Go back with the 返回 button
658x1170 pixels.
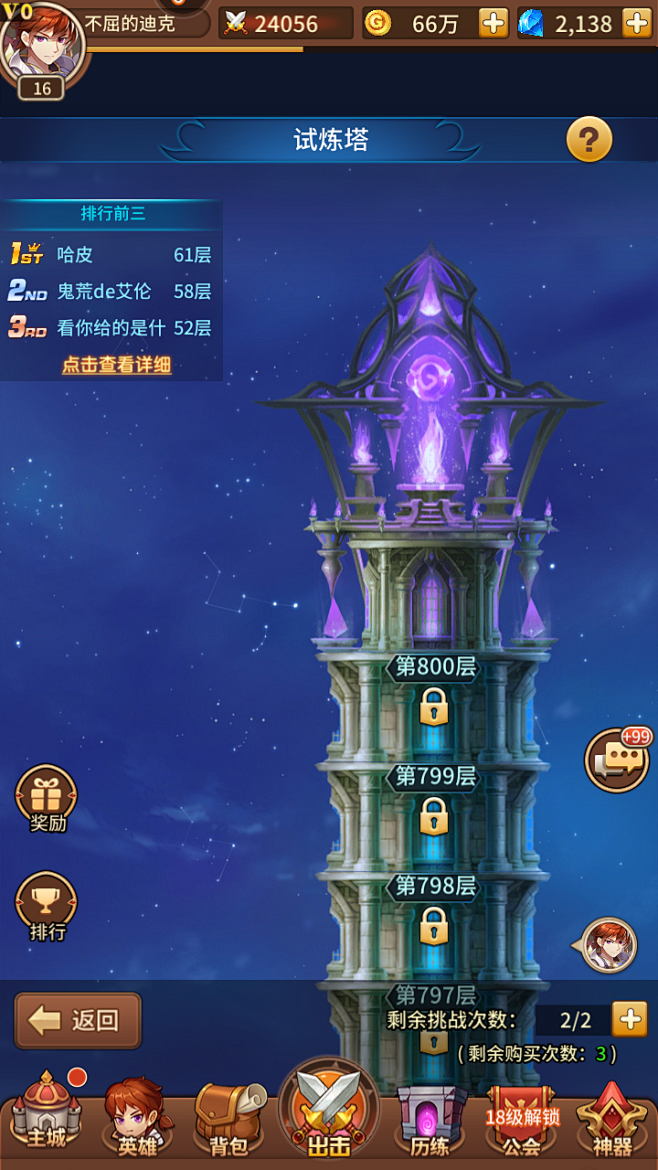point(78,1020)
